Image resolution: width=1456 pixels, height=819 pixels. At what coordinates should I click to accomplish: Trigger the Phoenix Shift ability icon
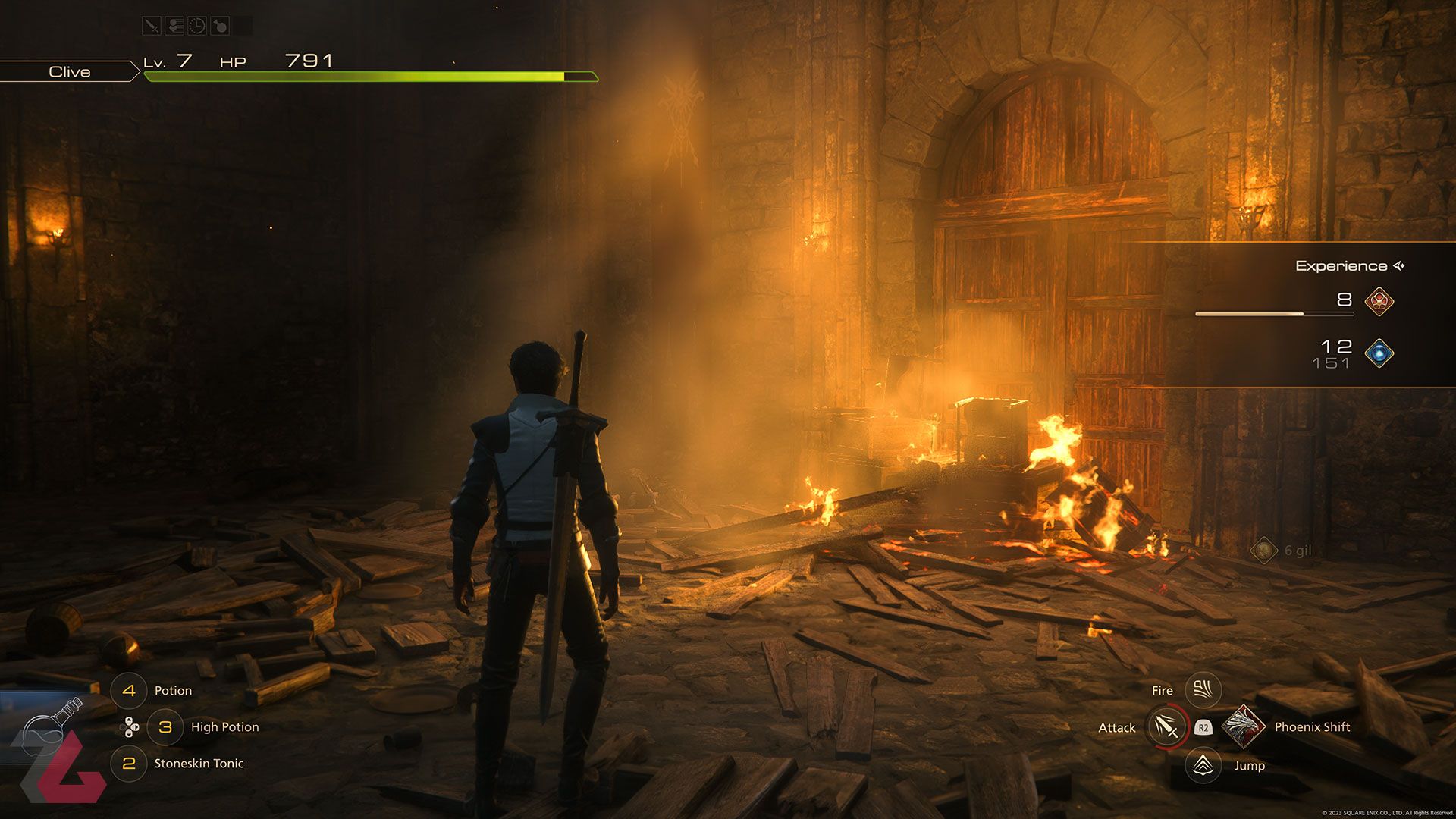click(1242, 727)
